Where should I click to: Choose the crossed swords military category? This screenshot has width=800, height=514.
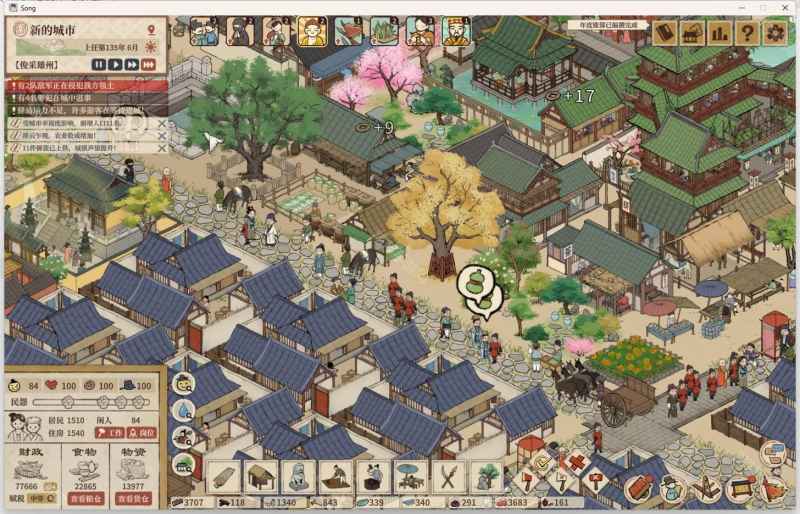[x=447, y=475]
